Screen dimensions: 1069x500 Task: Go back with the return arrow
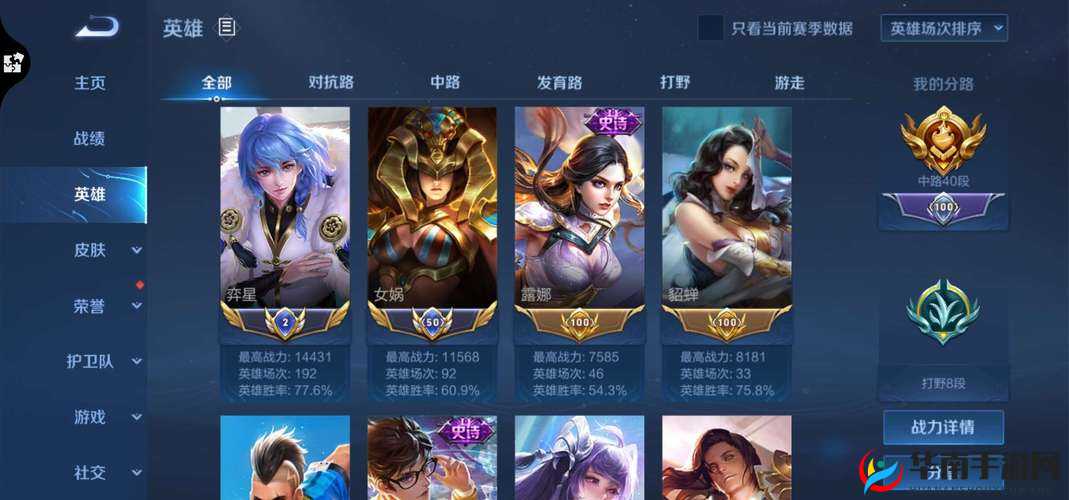[96, 28]
